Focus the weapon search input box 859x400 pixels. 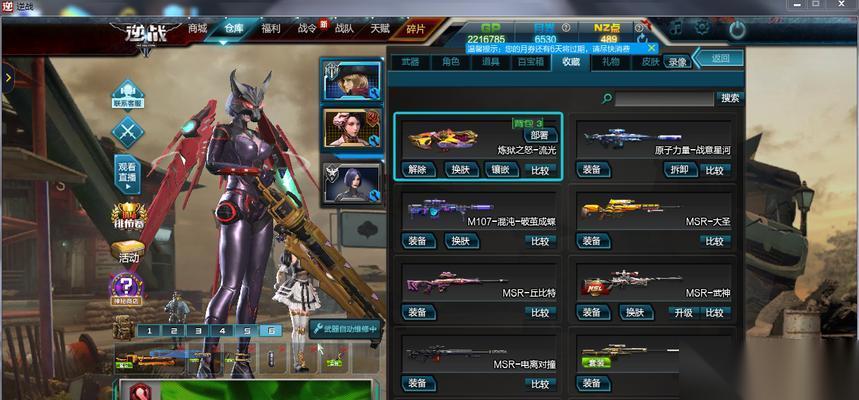pos(663,99)
